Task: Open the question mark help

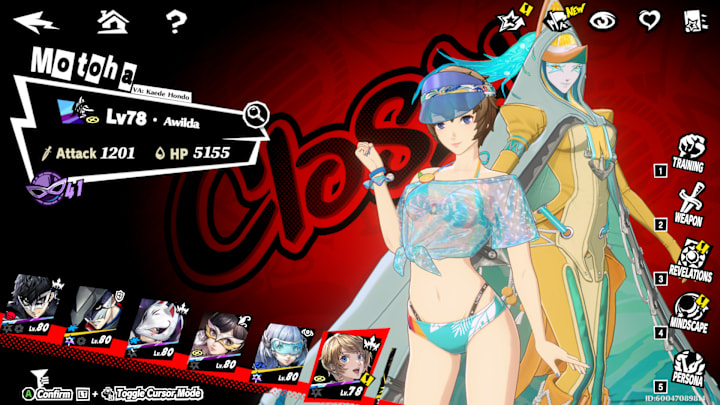Action: (176, 19)
